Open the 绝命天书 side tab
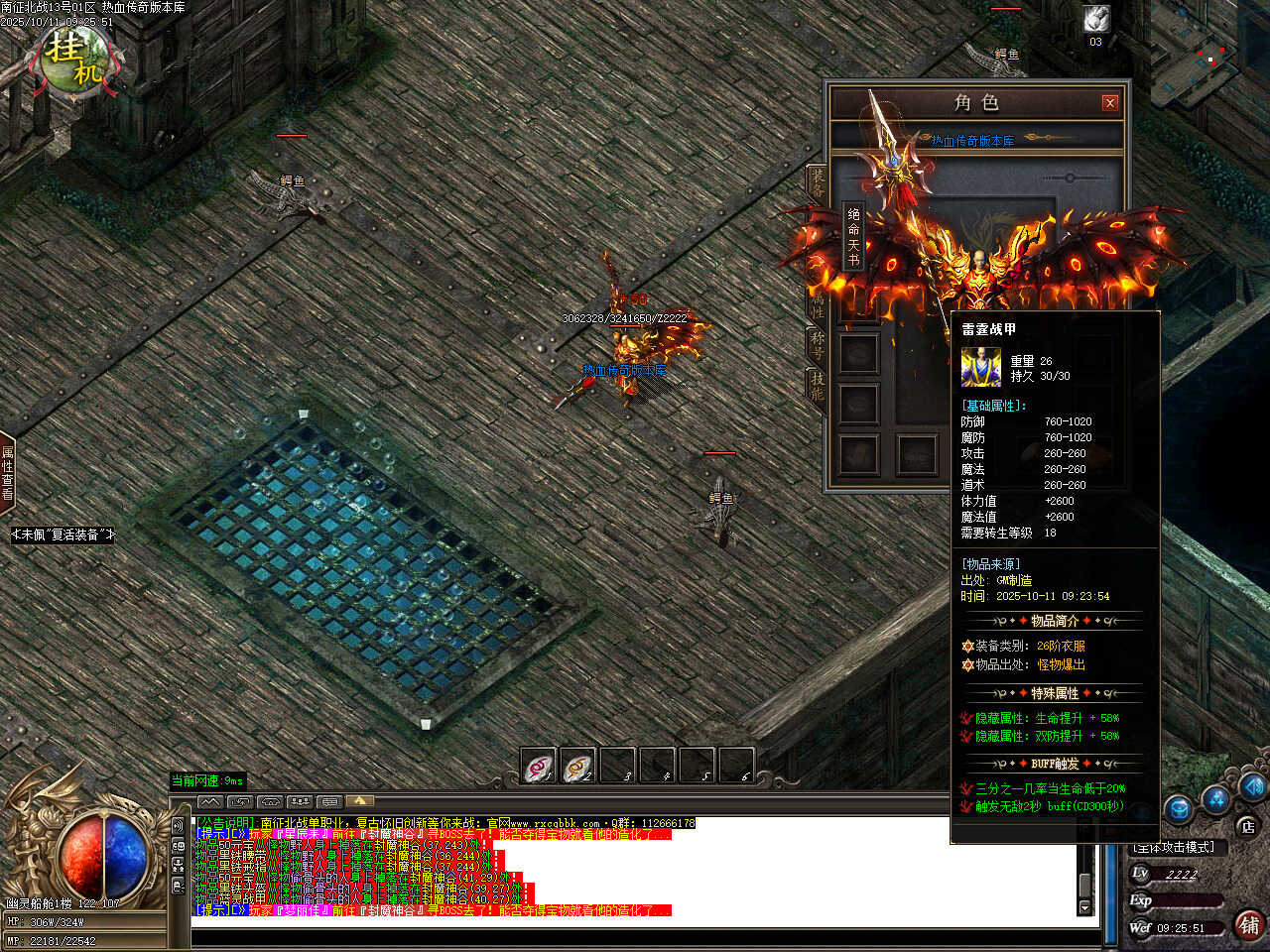The height and width of the screenshot is (952, 1270). point(853,236)
